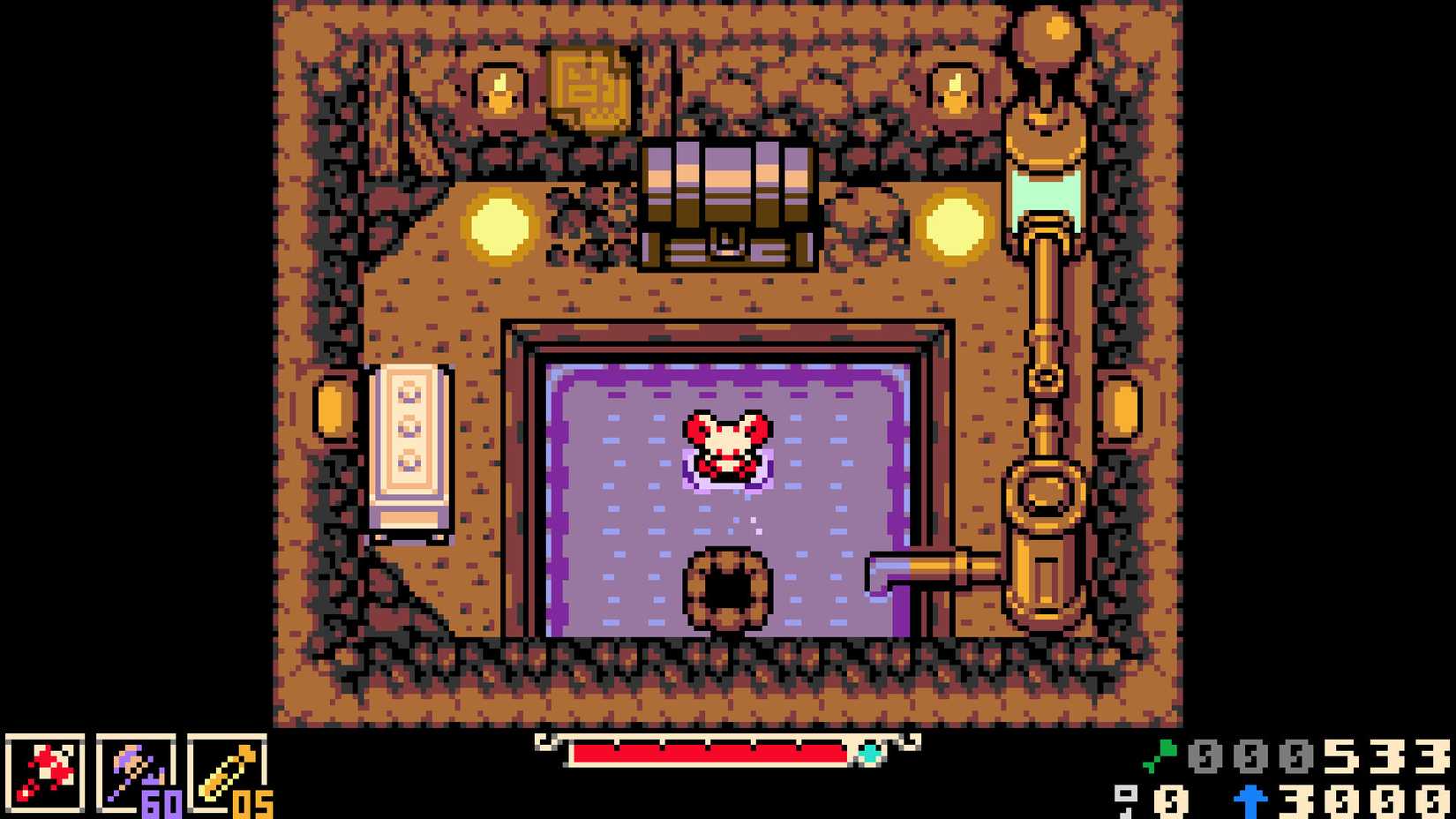Select the purple pickaxe item with count 60
This screenshot has height=819, width=1456.
(134, 774)
